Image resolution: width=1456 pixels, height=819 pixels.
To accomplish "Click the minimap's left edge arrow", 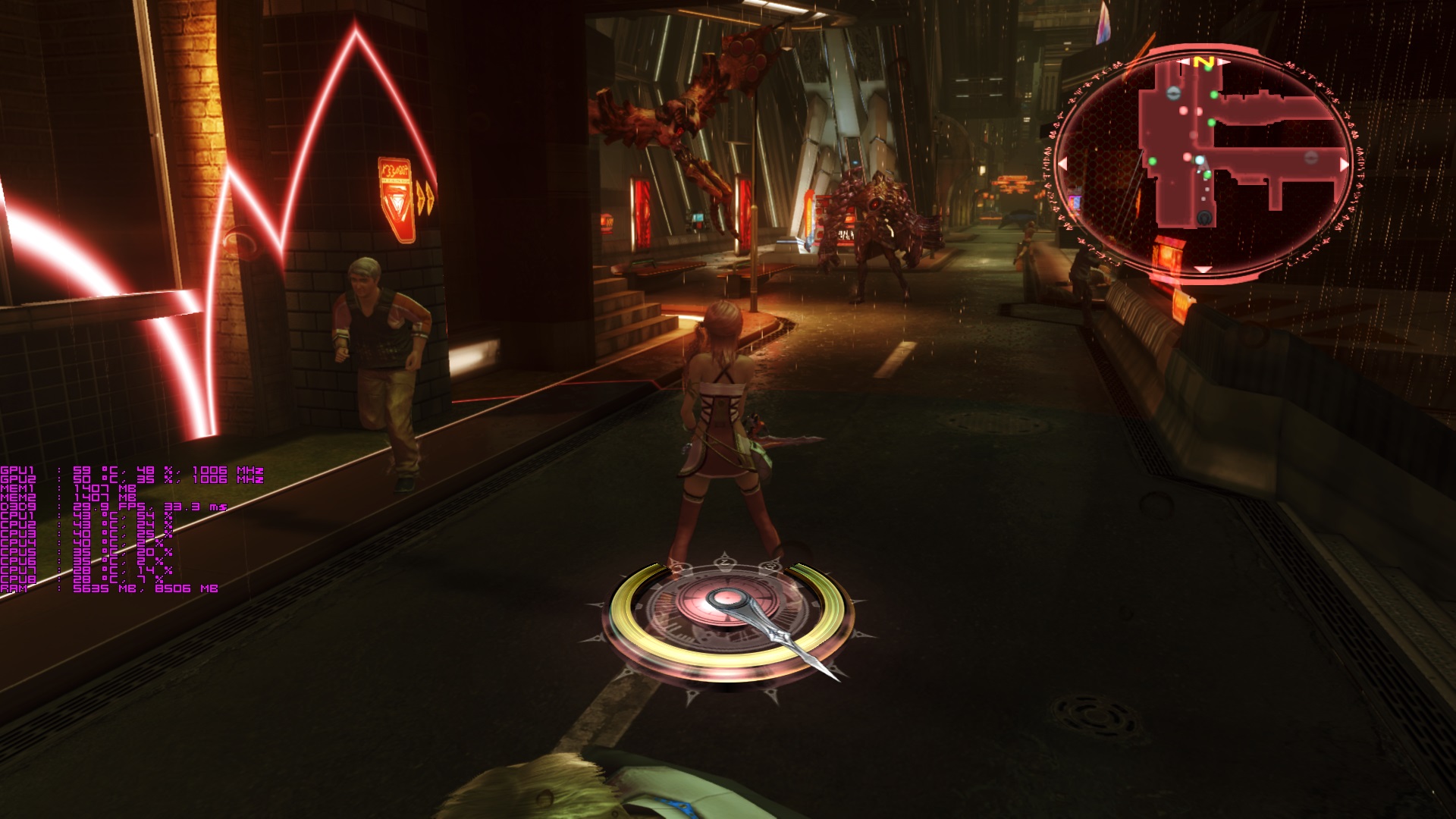I will click(1062, 163).
